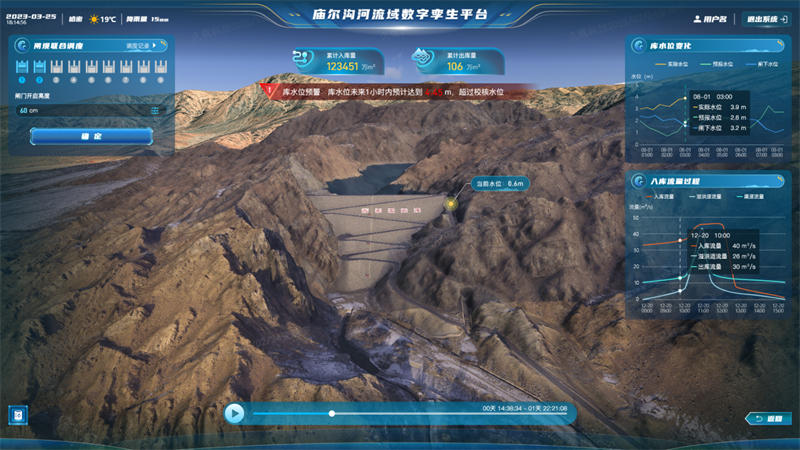Select sluice gate number 2 icon

click(40, 68)
